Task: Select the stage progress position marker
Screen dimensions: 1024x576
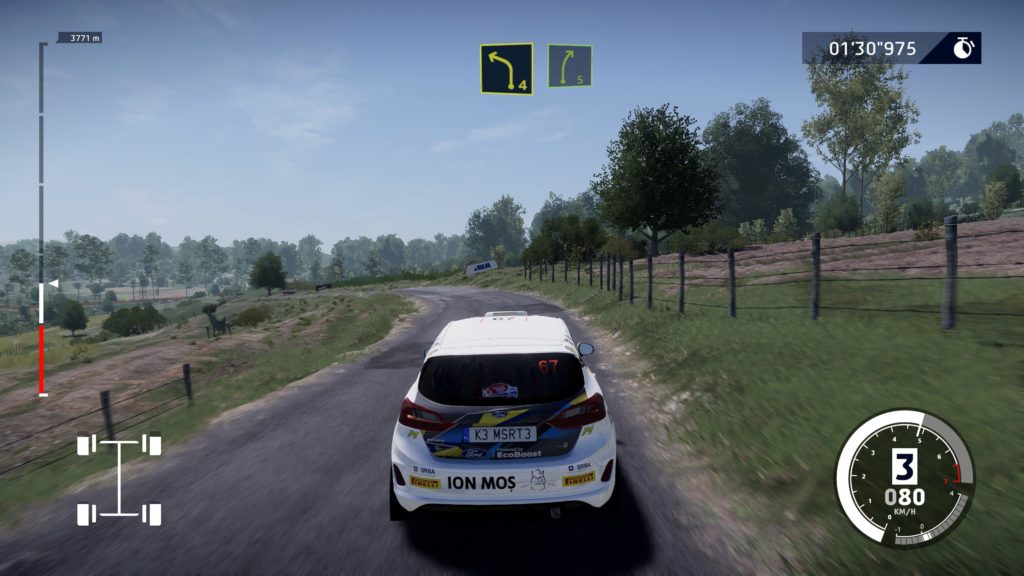Action: point(53,284)
